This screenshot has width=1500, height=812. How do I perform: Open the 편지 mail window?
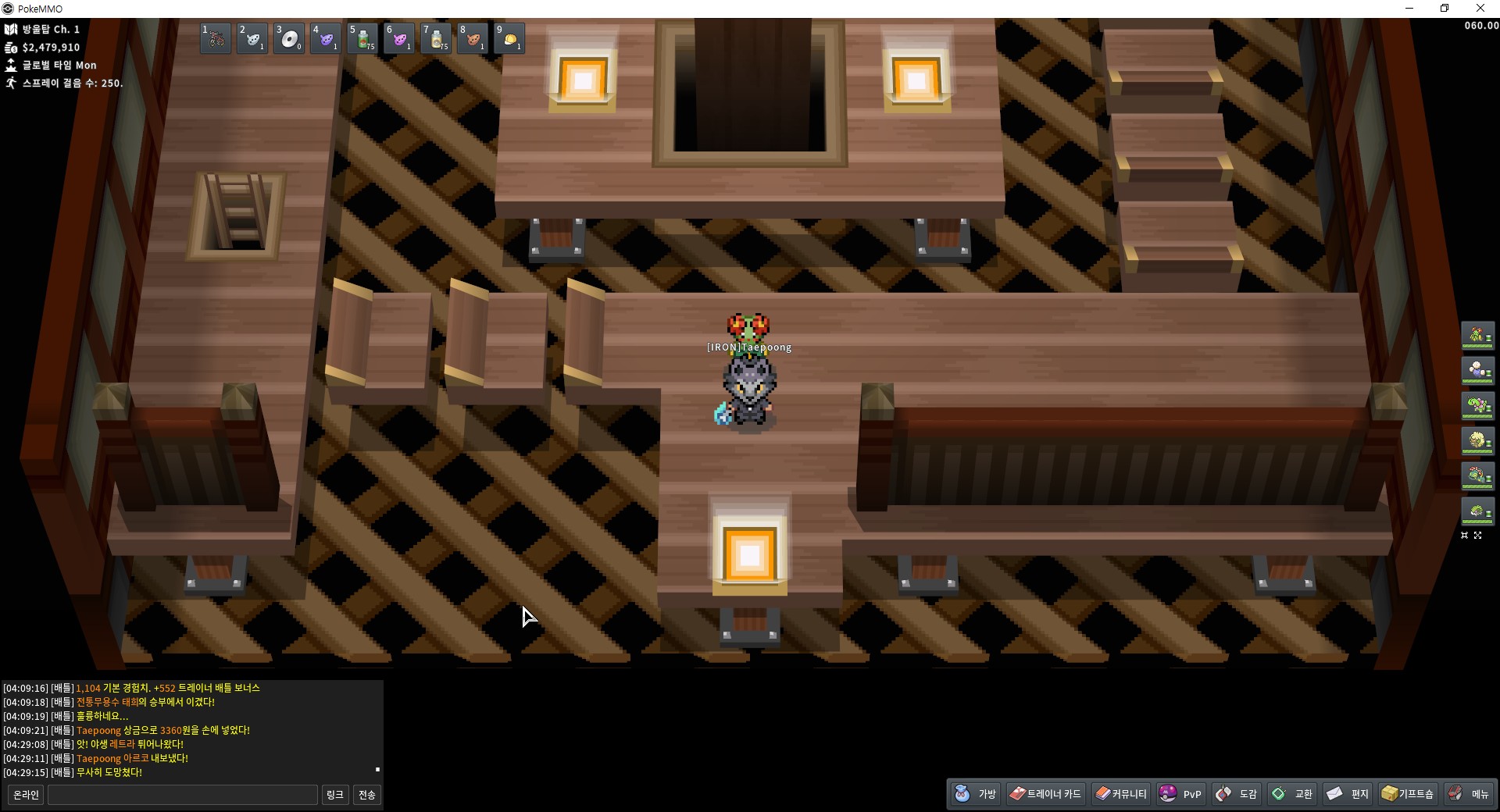click(x=1348, y=794)
